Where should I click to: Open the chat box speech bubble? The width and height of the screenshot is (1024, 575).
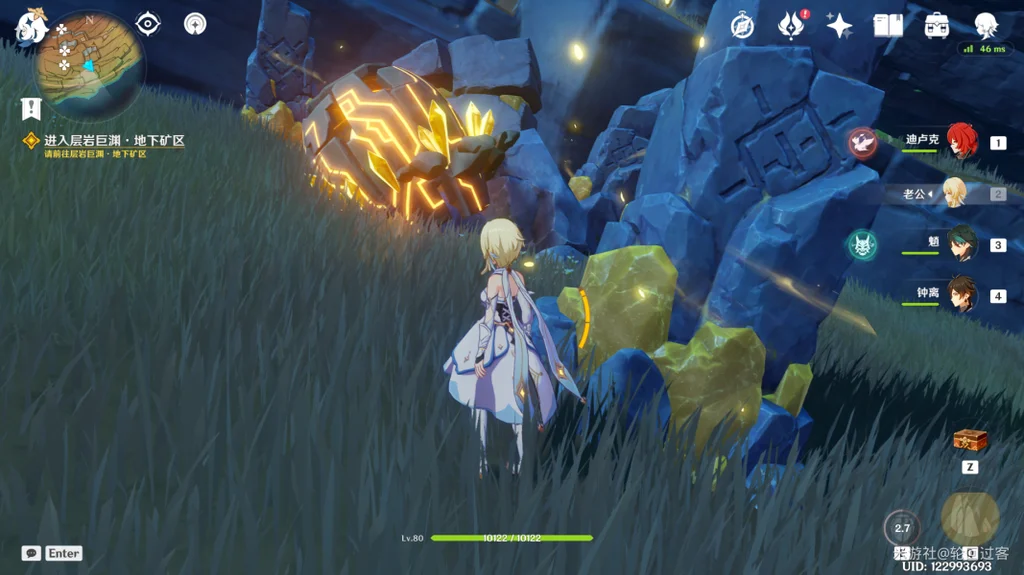31,553
